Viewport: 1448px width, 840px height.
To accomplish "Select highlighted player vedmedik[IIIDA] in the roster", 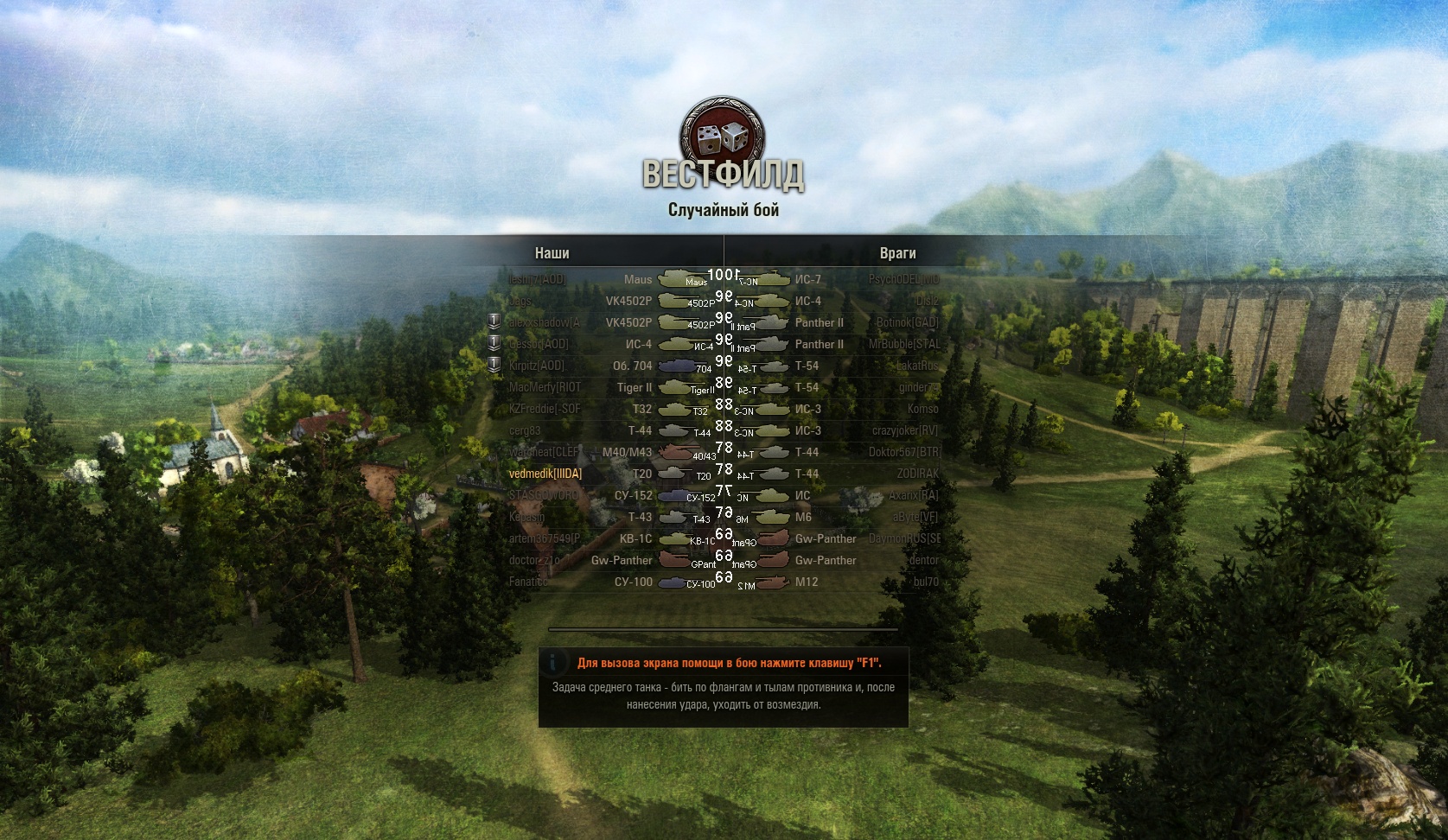I will (x=545, y=474).
